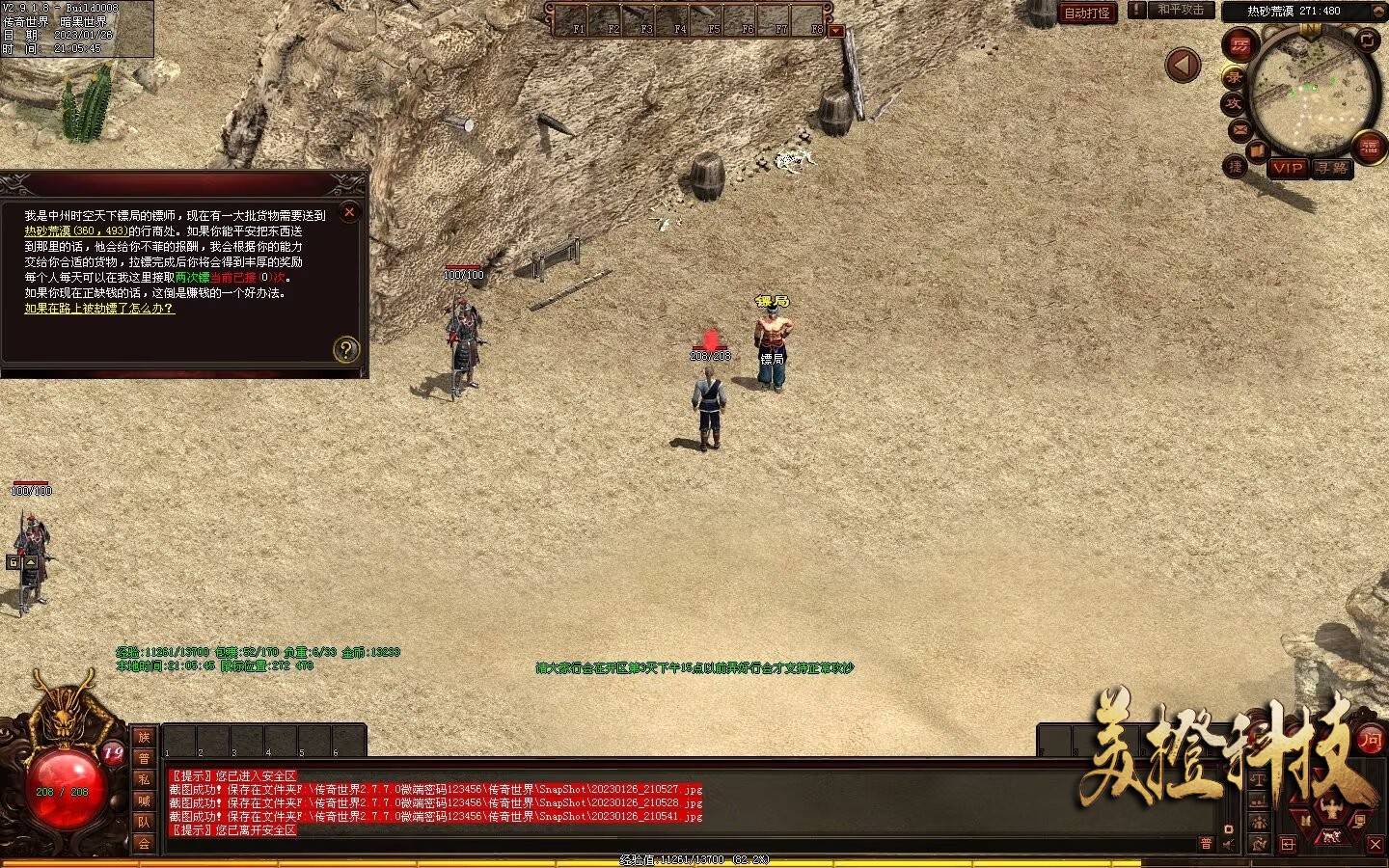1389x868 pixels.
Task: Toggle the 自动打怪 auto-fight button
Action: tap(1087, 13)
